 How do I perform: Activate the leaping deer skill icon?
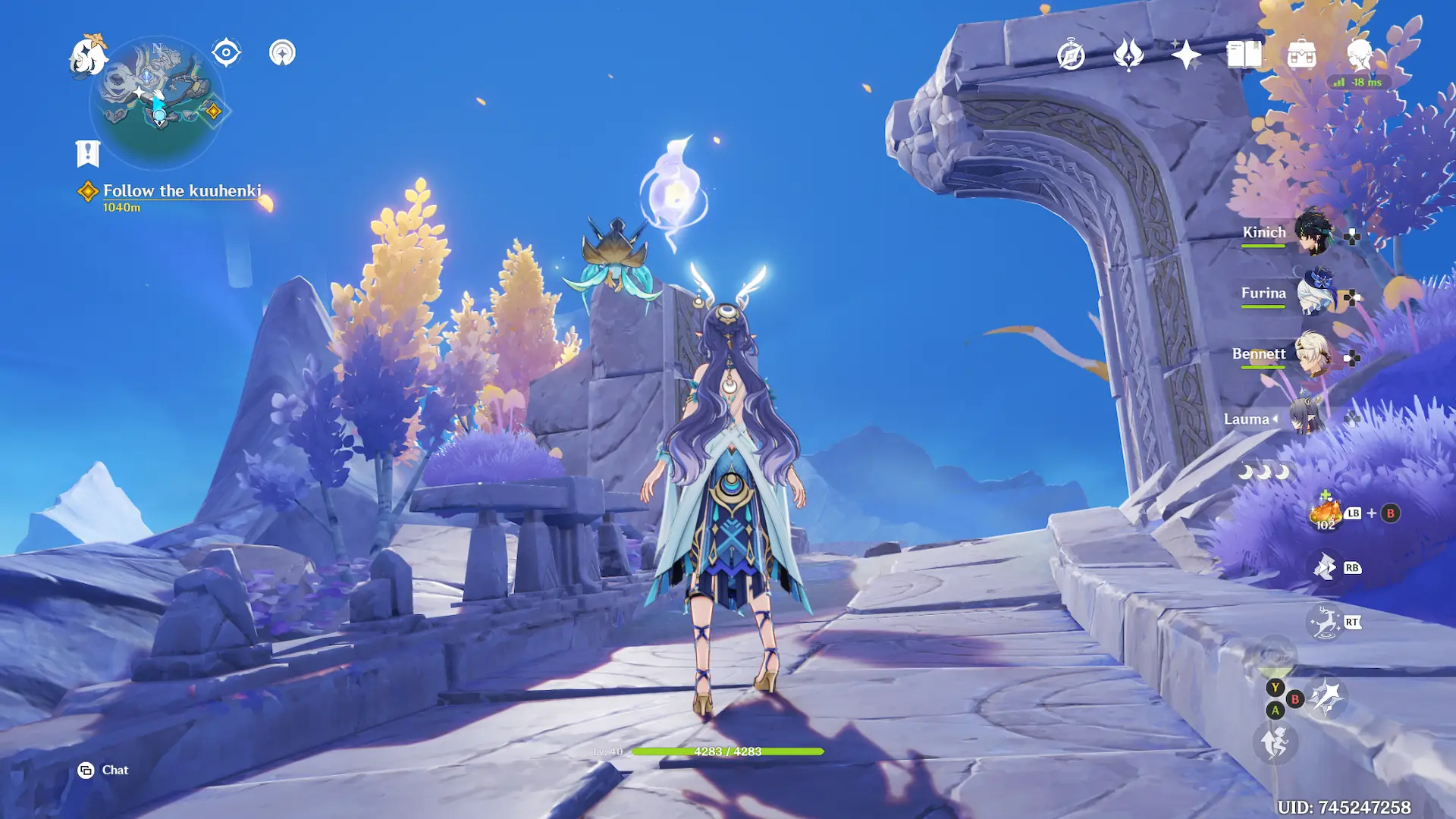click(1325, 623)
